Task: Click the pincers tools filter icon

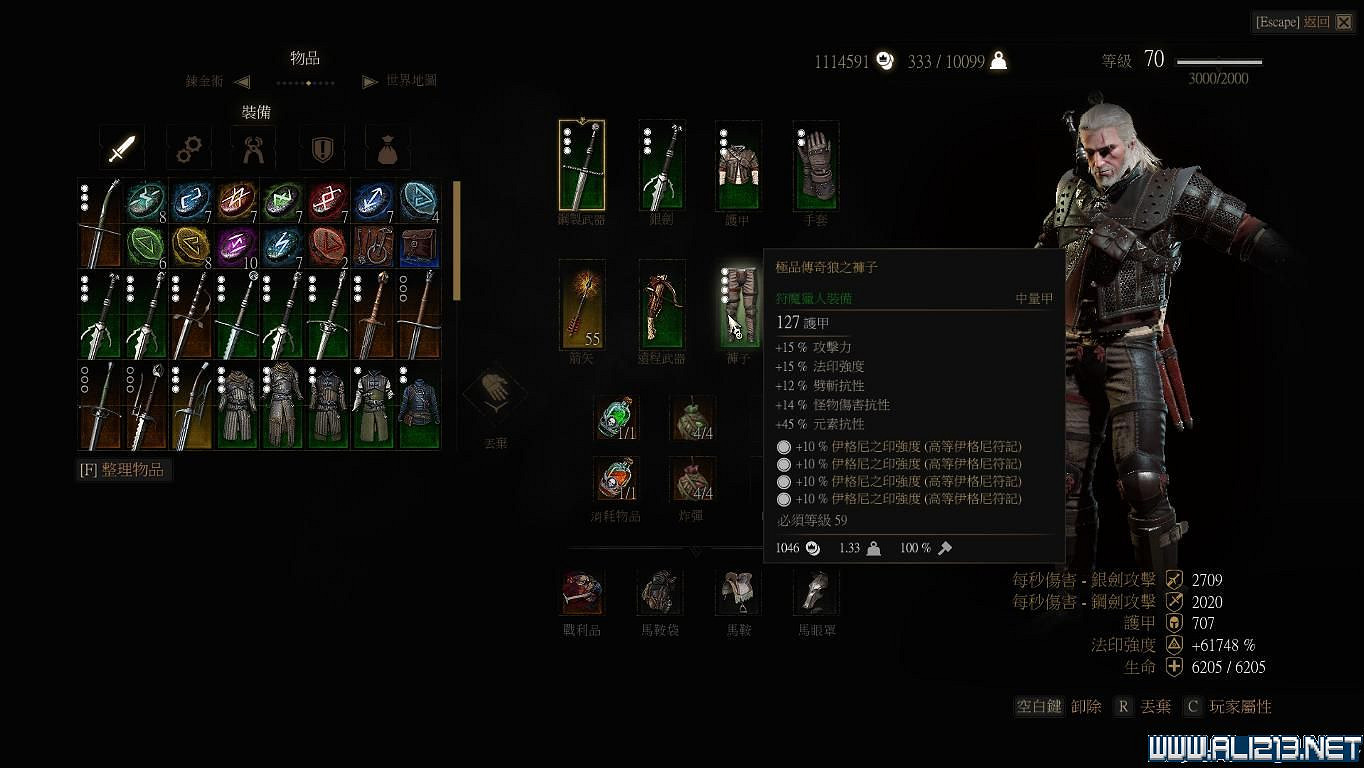Action: (x=253, y=147)
